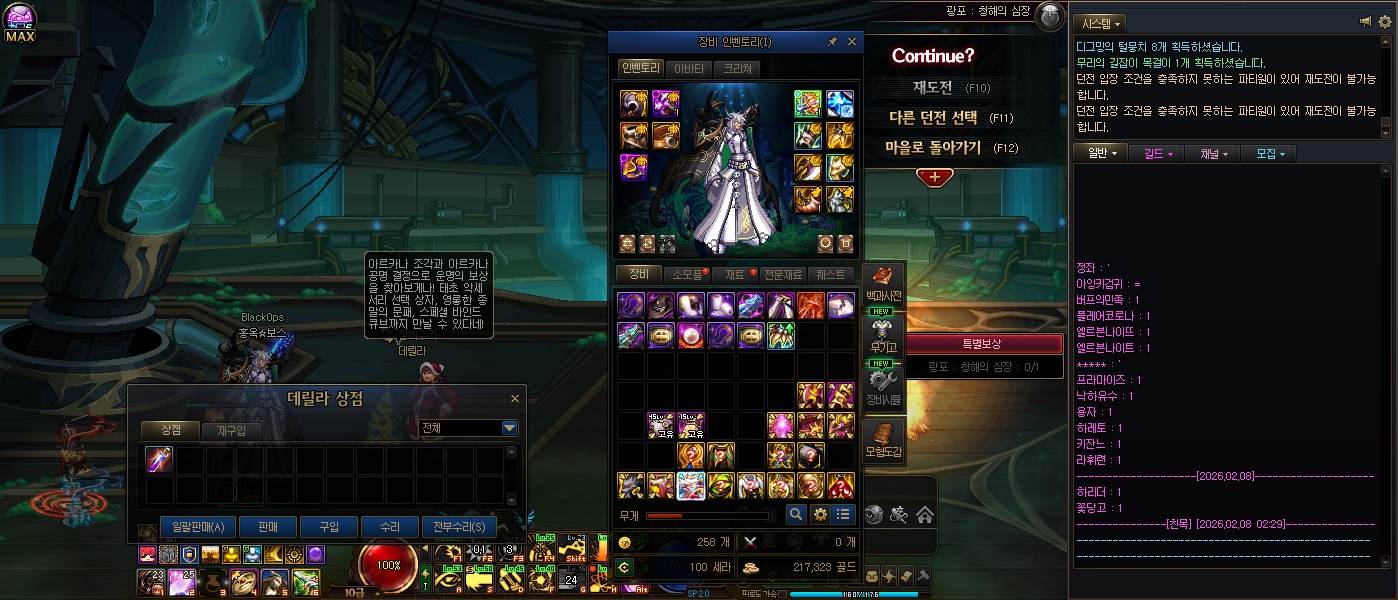1398x600 pixels.
Task: Choose 마을로 돌아가기 to return to town
Action: click(x=933, y=148)
